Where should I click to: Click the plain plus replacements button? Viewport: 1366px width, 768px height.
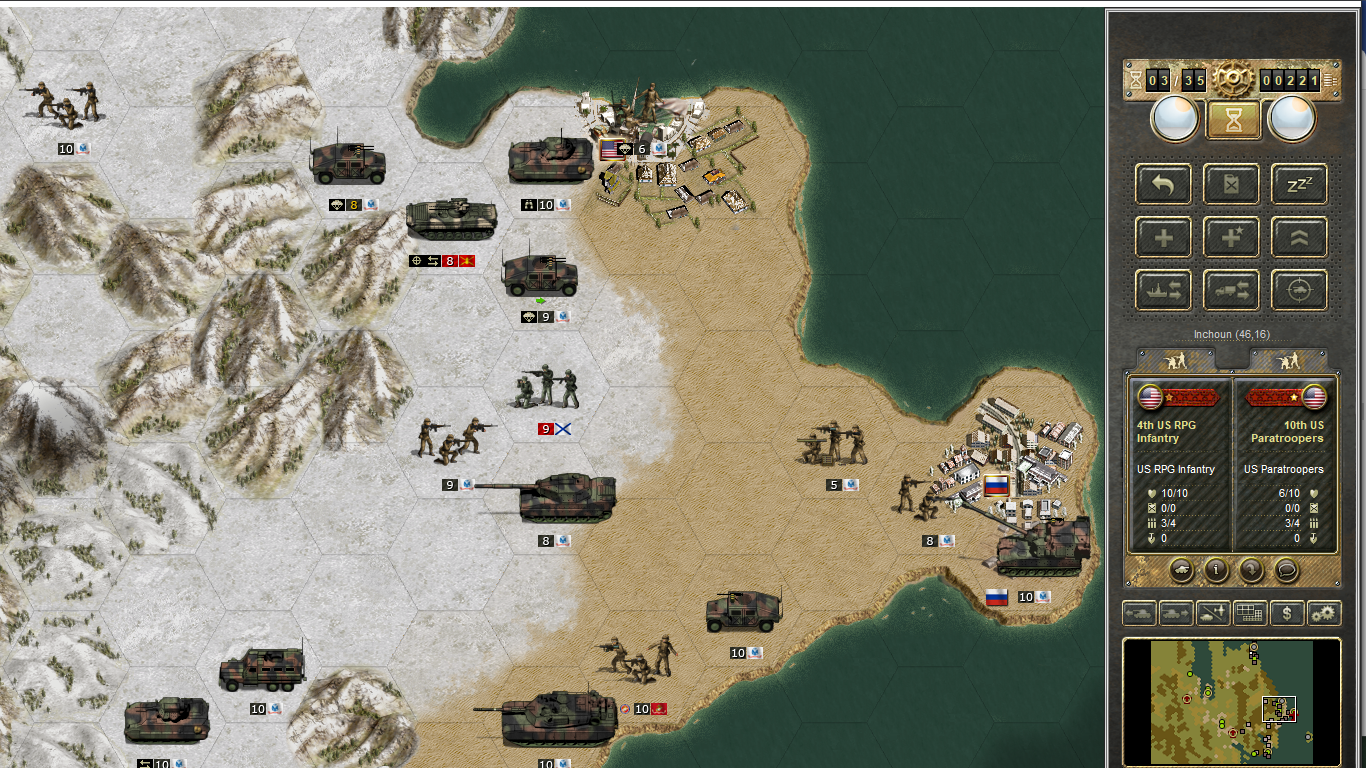click(x=1163, y=238)
